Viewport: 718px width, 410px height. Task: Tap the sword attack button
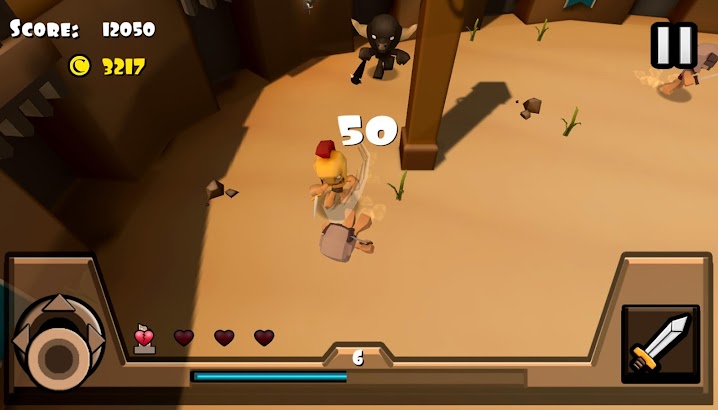click(x=660, y=343)
